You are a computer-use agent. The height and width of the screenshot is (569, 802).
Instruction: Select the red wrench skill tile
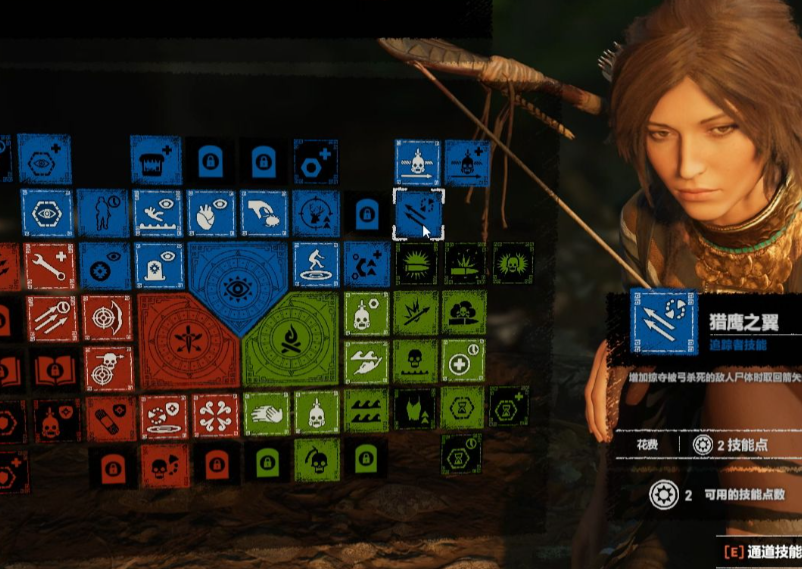coord(49,266)
